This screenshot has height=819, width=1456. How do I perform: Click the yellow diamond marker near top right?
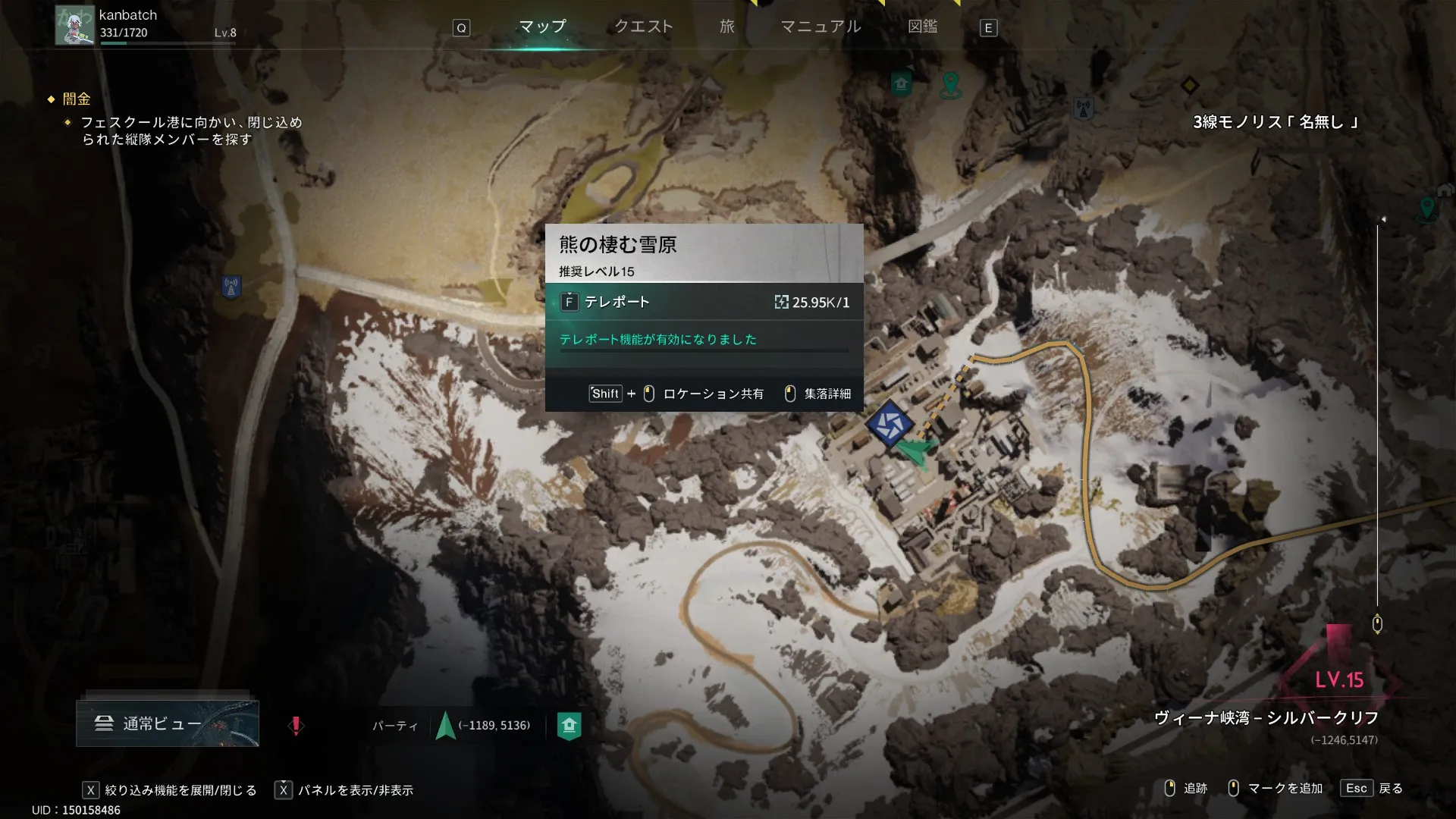point(1189,85)
